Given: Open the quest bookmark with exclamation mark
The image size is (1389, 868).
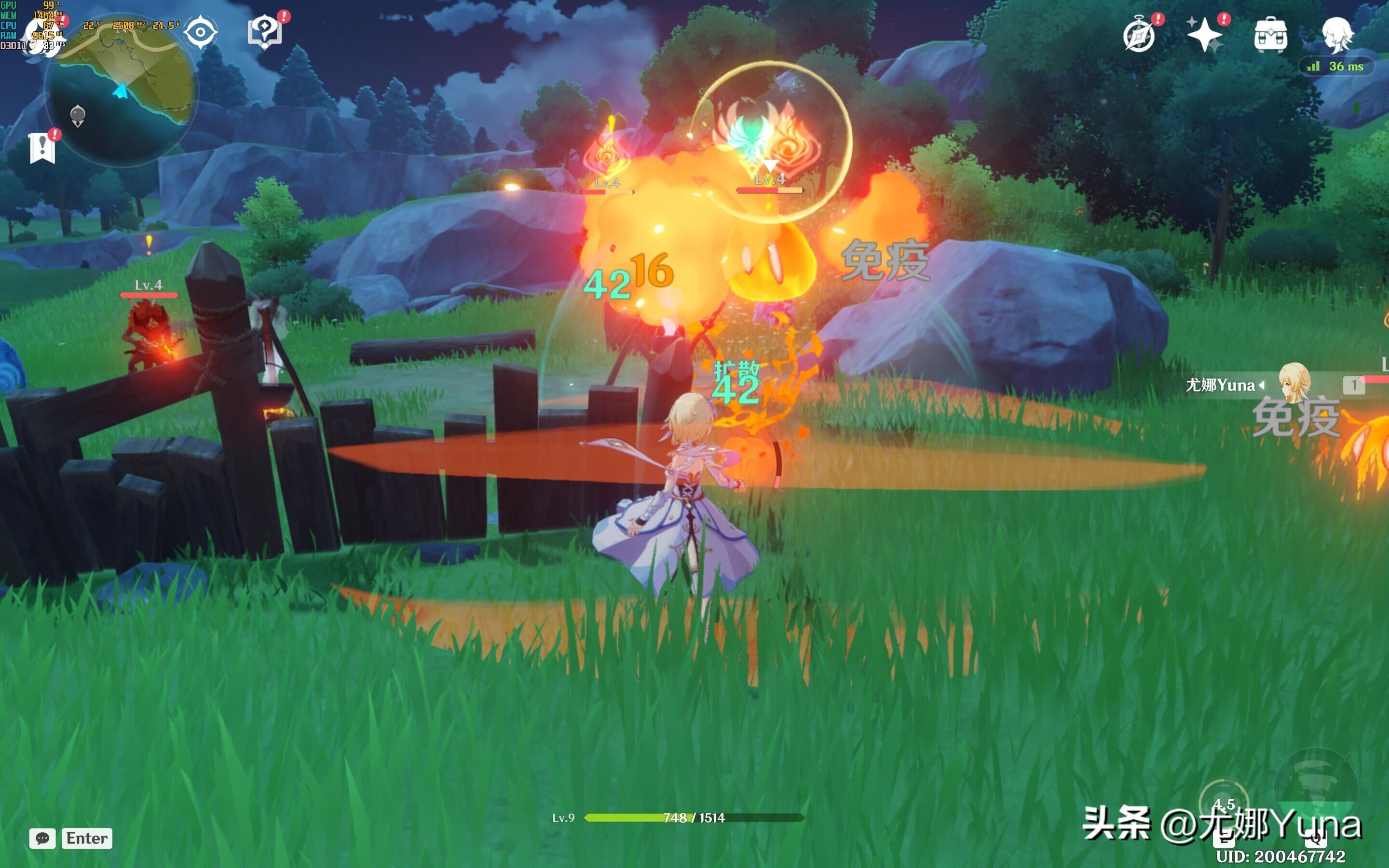Looking at the screenshot, I should 42,148.
